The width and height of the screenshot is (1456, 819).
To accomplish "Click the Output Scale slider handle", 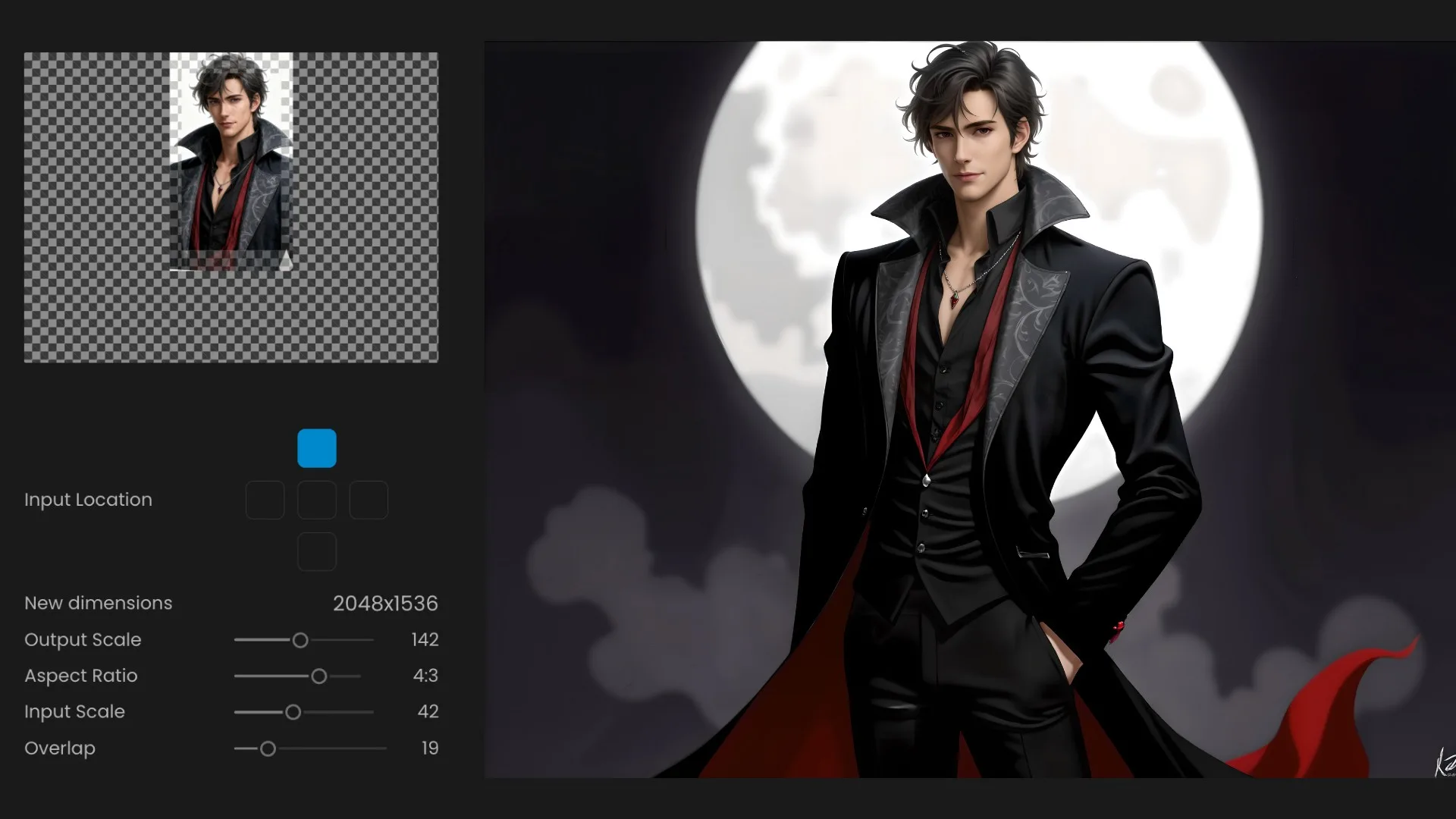I will click(x=300, y=640).
